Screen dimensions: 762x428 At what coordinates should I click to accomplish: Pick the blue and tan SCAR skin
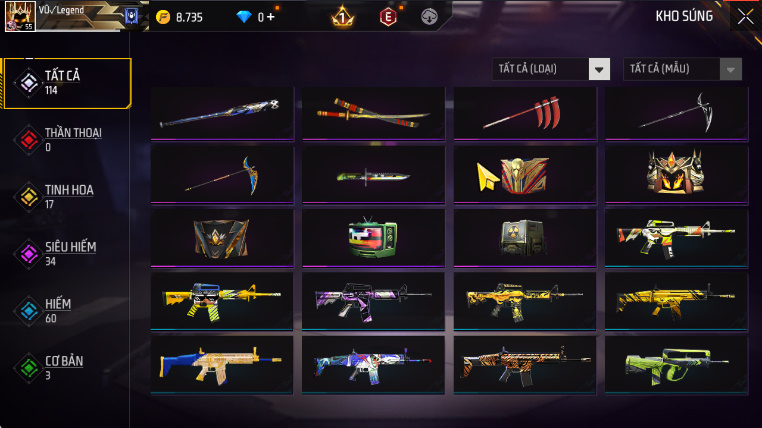coord(221,363)
